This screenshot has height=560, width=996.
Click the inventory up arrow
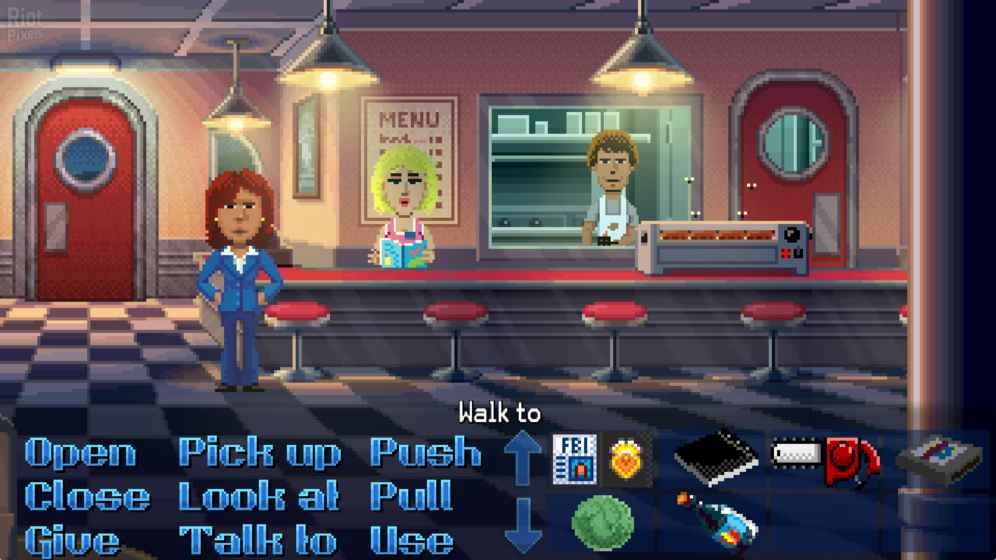pos(522,456)
